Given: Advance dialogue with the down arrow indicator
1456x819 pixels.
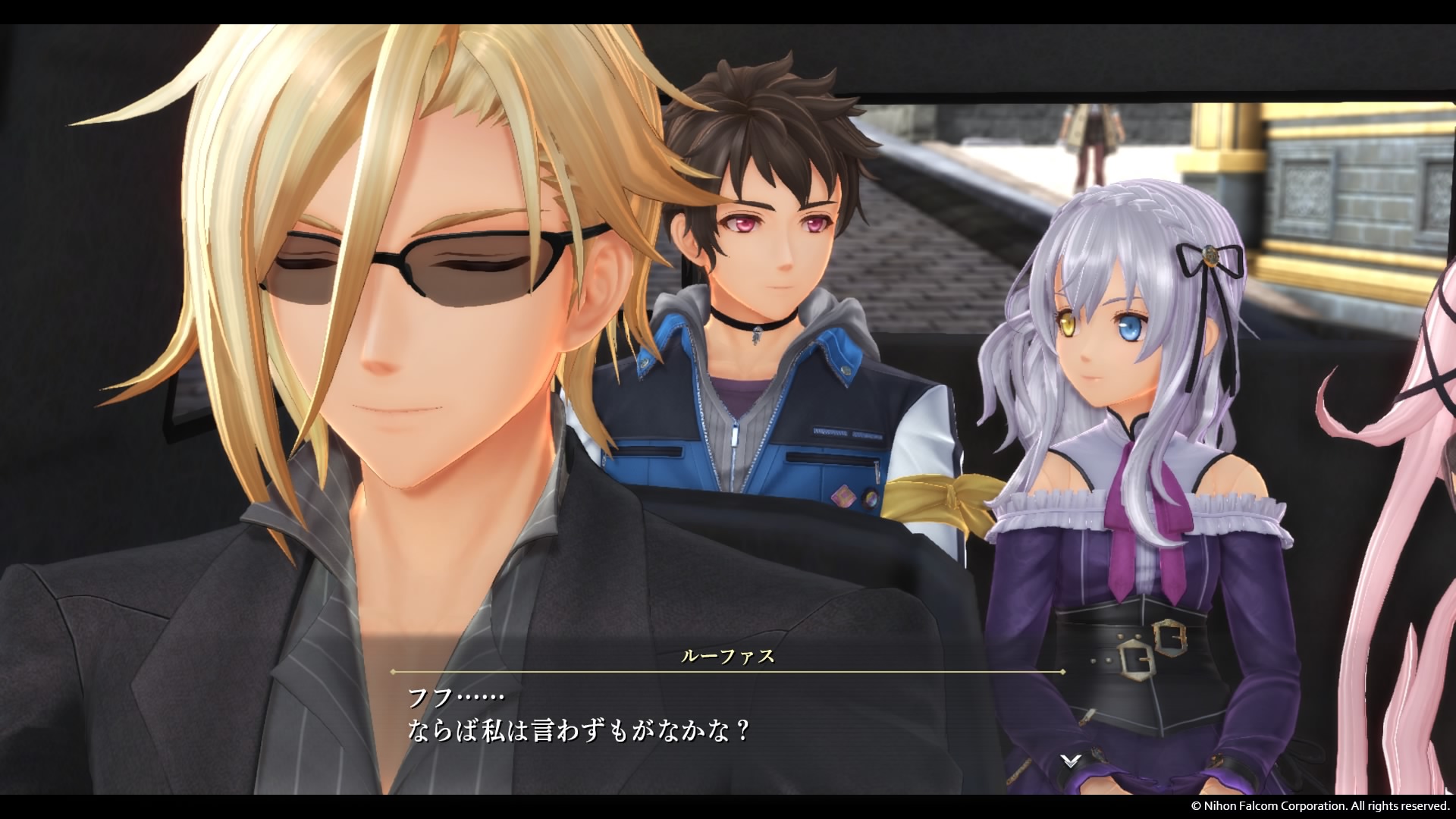Looking at the screenshot, I should coord(1069,761).
